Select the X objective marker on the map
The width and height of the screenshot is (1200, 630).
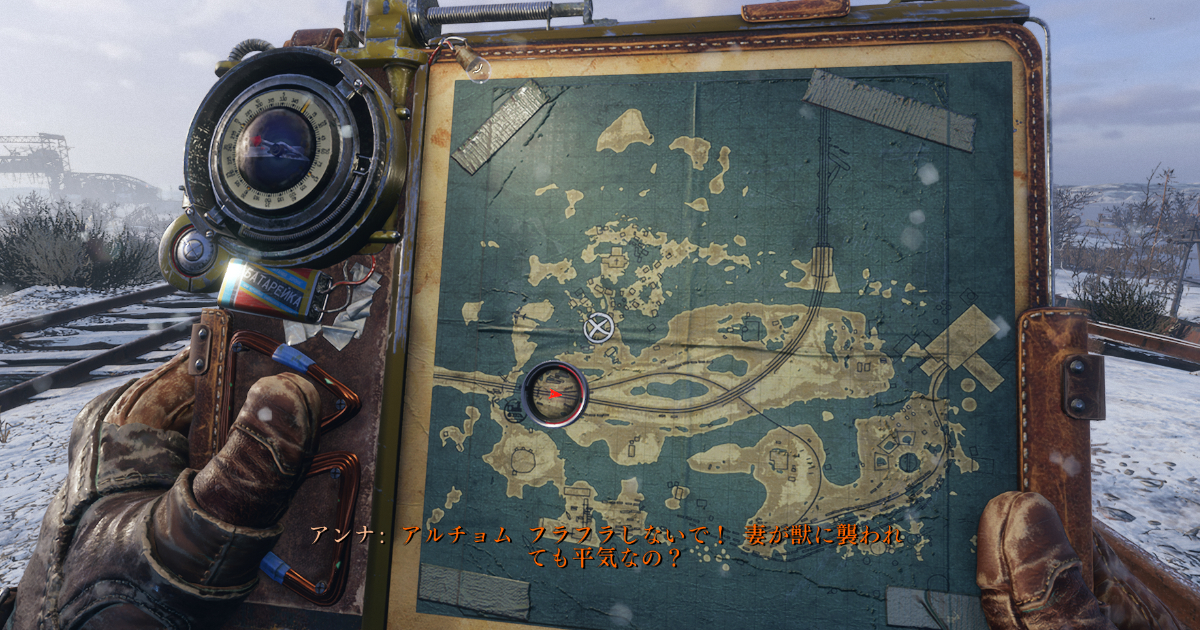[x=598, y=327]
